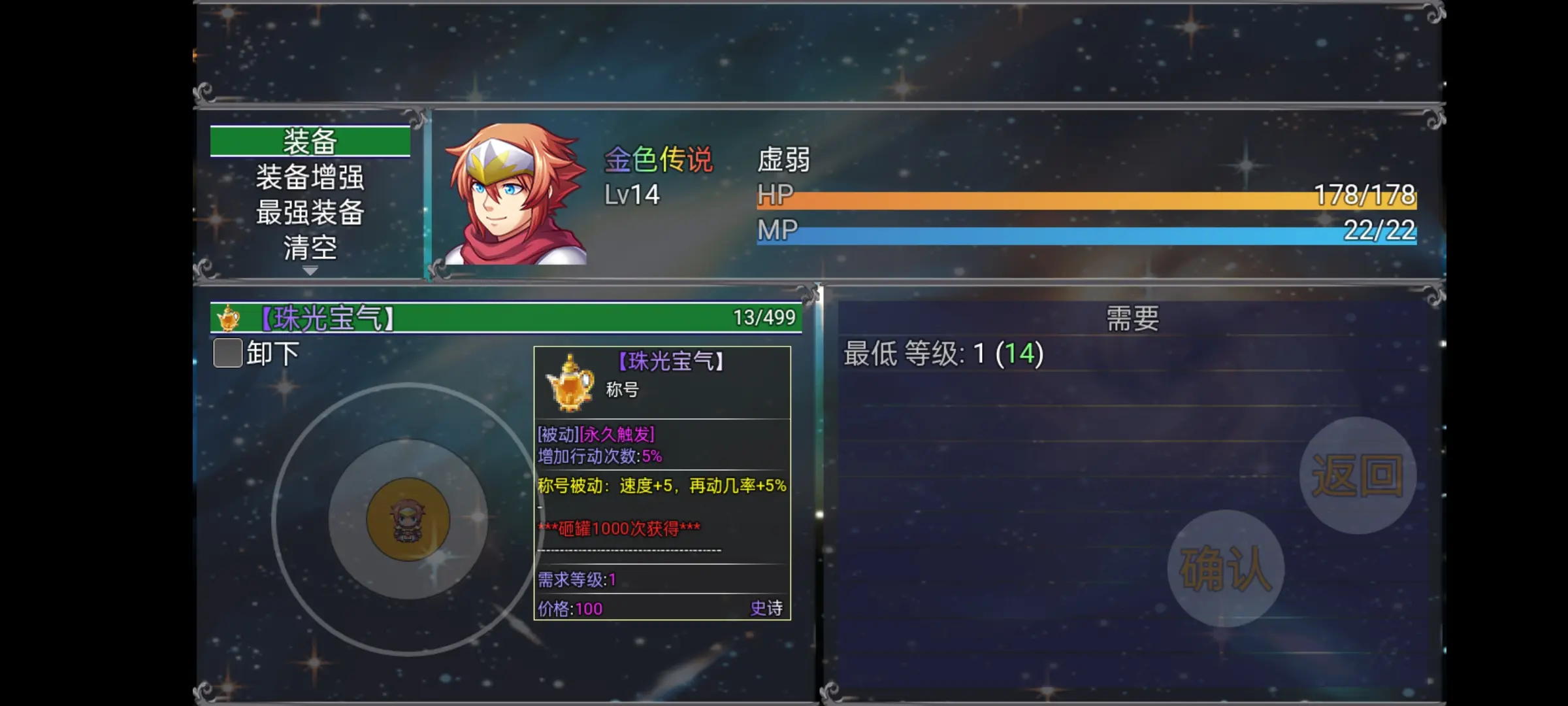Toggle the 卸下 unequip checkbox
The image size is (1568, 706).
point(227,354)
